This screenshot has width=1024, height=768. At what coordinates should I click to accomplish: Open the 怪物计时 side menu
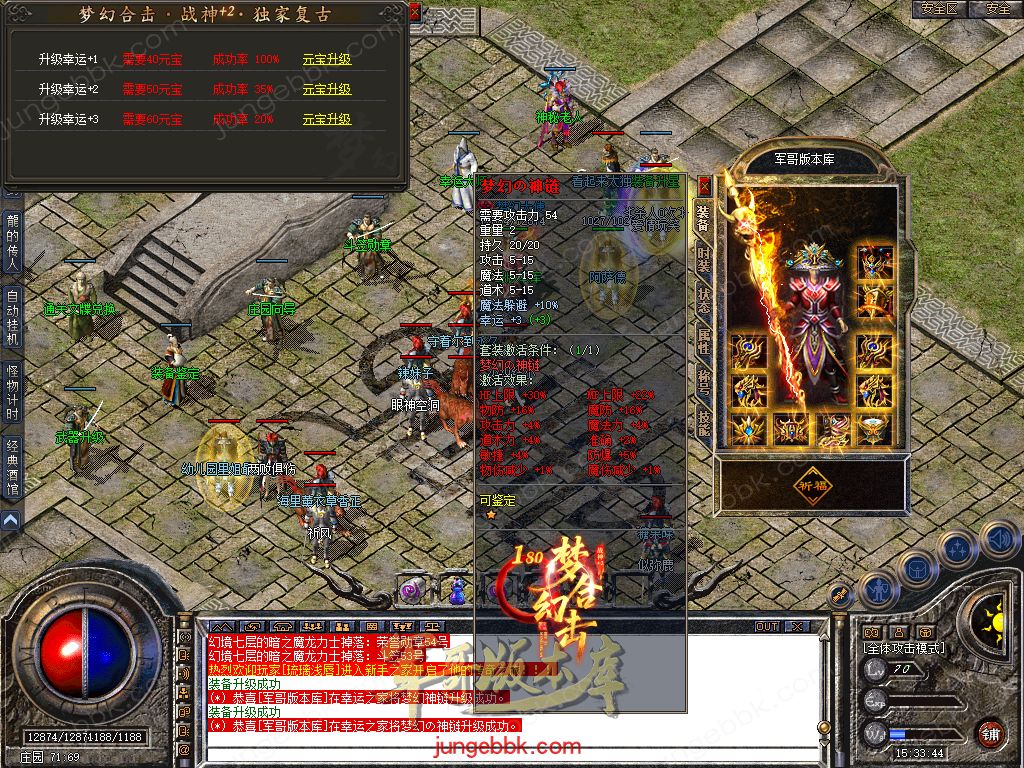tap(12, 392)
